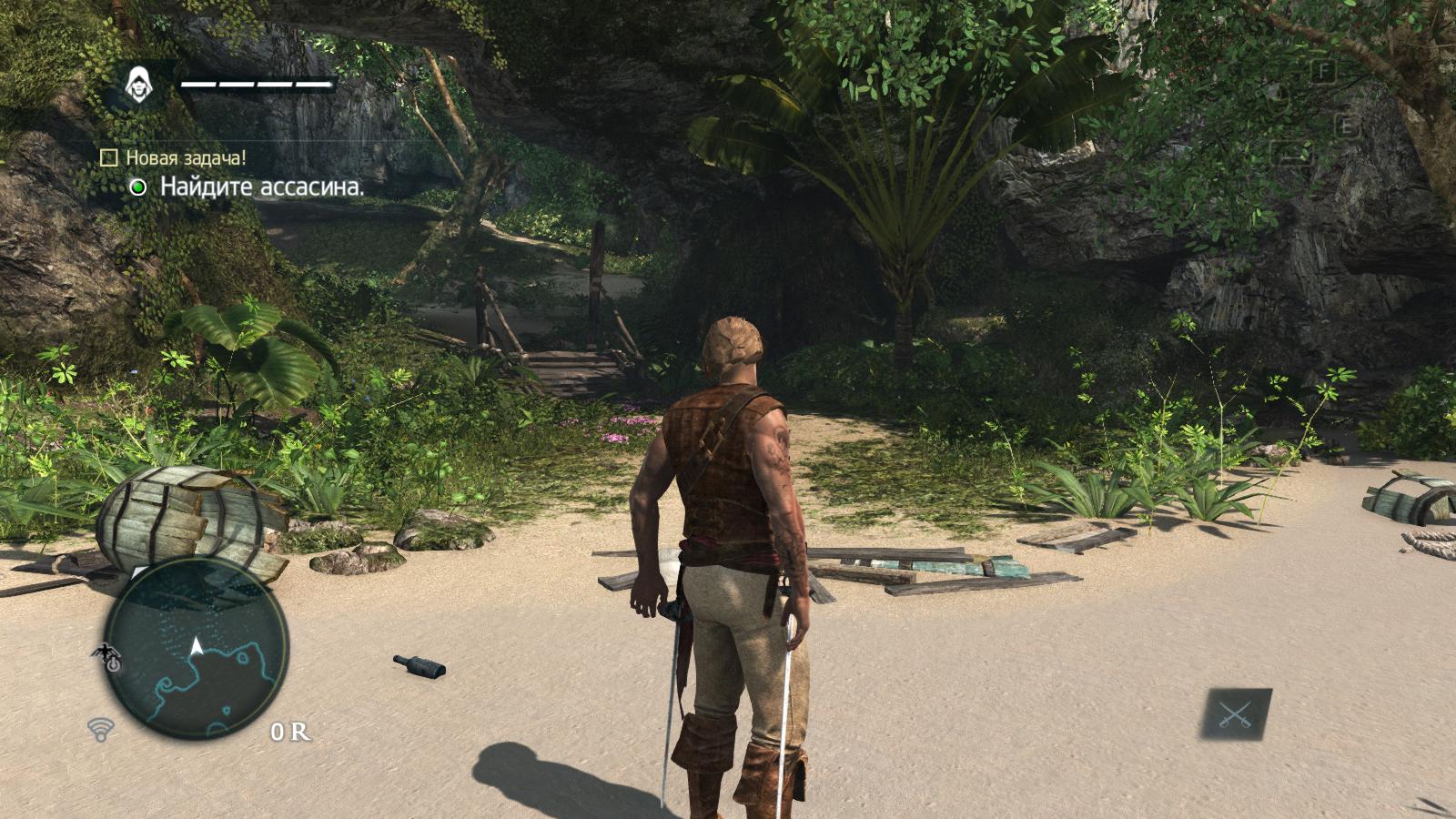
Task: Open the circular minimap
Action: 197,652
